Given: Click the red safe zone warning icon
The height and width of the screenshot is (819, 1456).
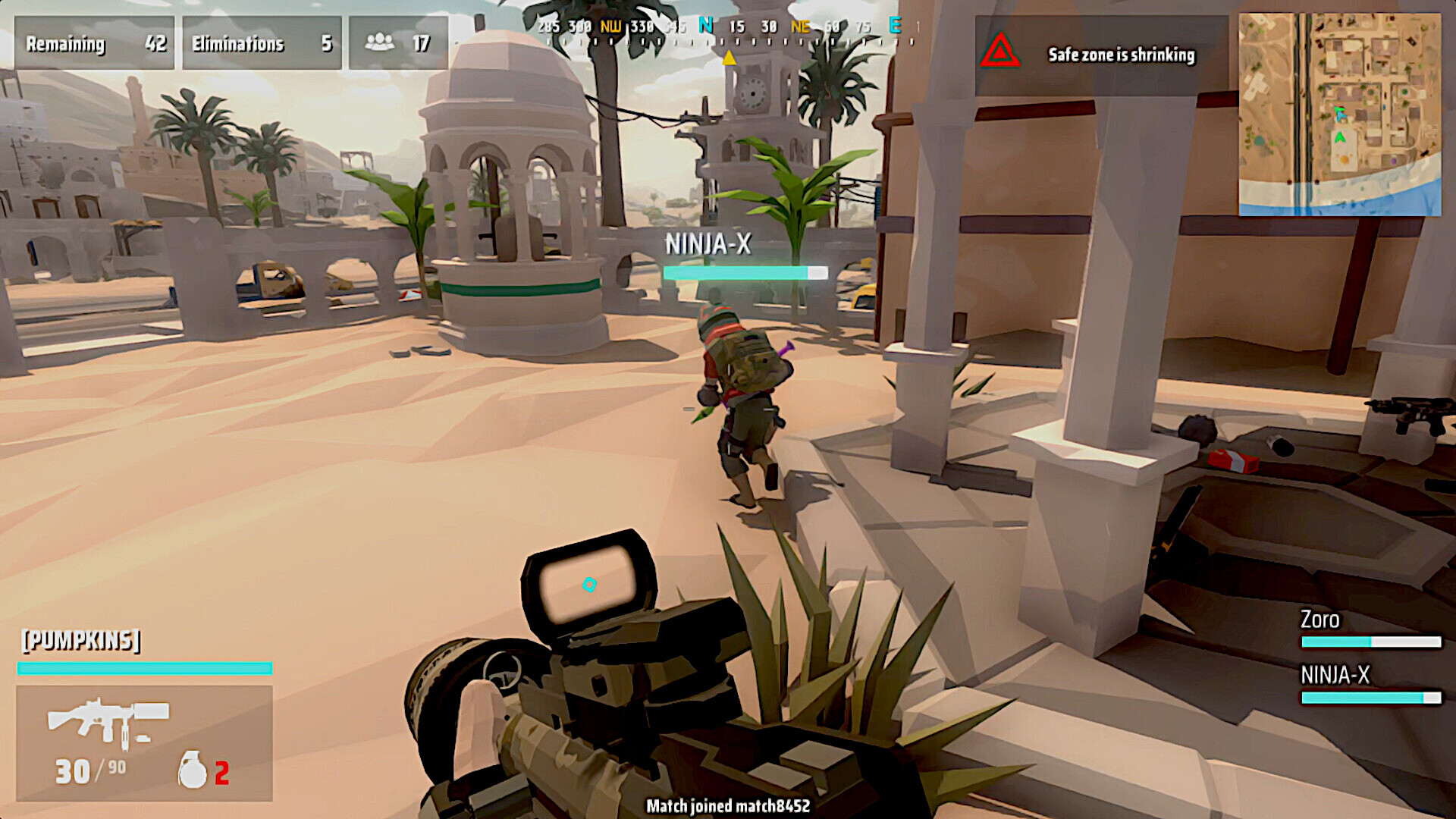Looking at the screenshot, I should 999,52.
